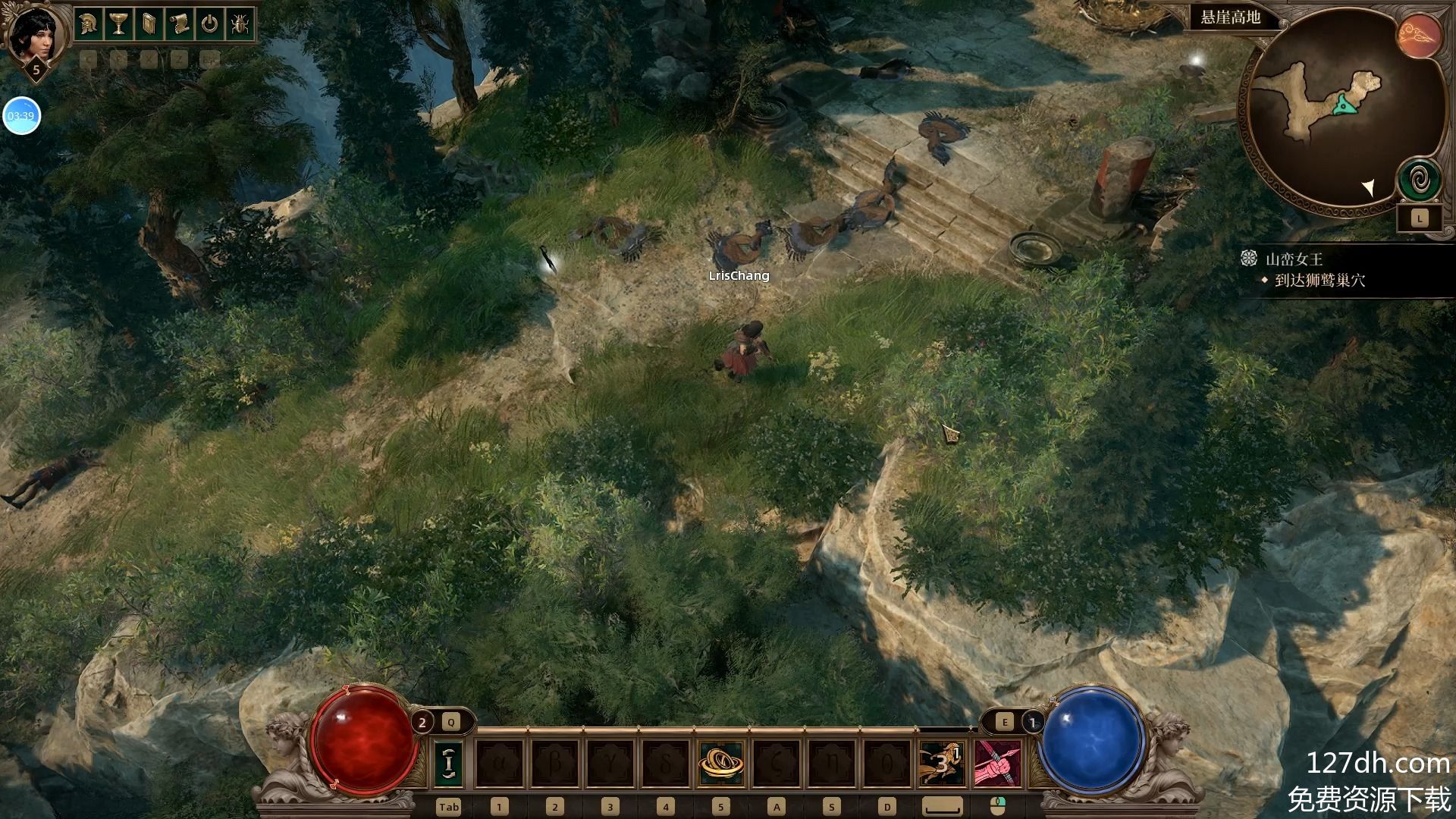Open the scarab beetle bug report

click(x=240, y=25)
